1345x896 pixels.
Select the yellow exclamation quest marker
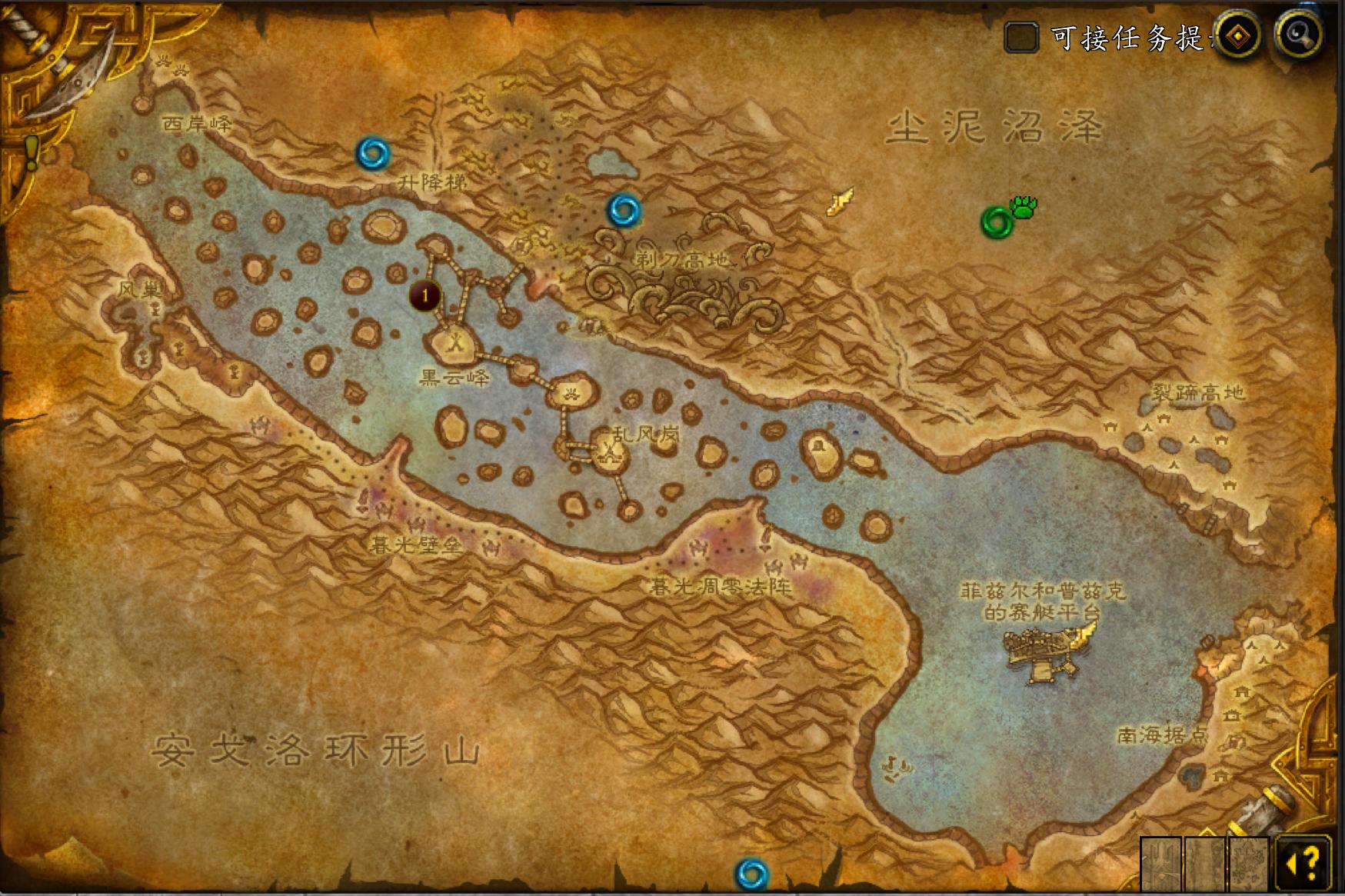pyautogui.click(x=31, y=153)
